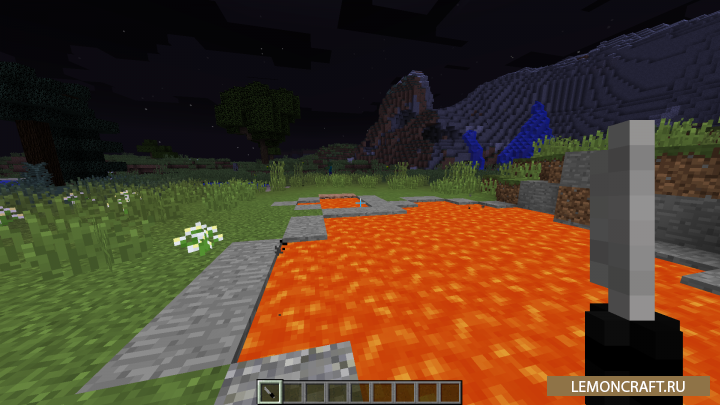
Task: Select the knife in the first hotbar slot
Action: (x=271, y=393)
